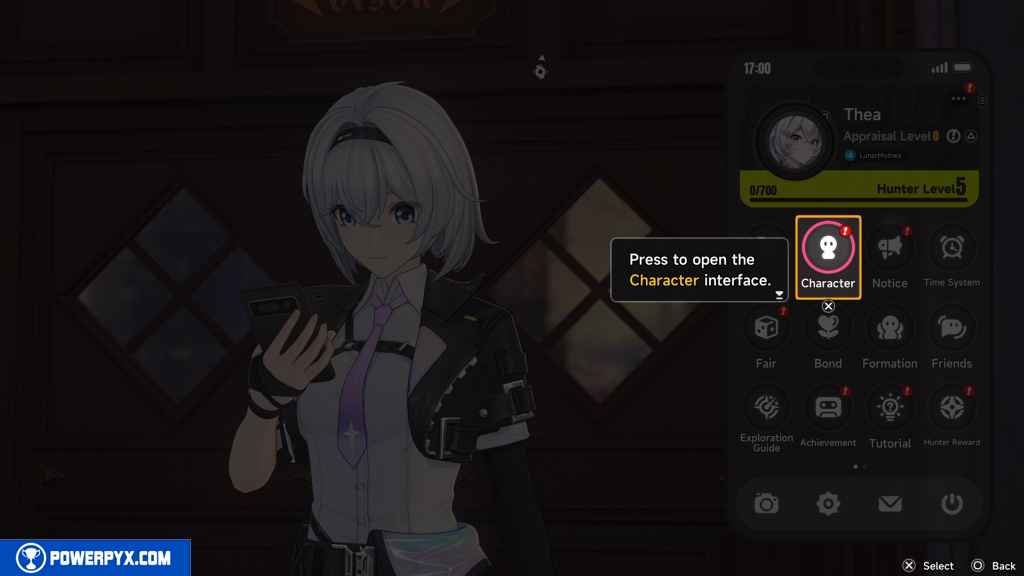Click the power button on the phone
The image size is (1024, 576).
point(951,504)
